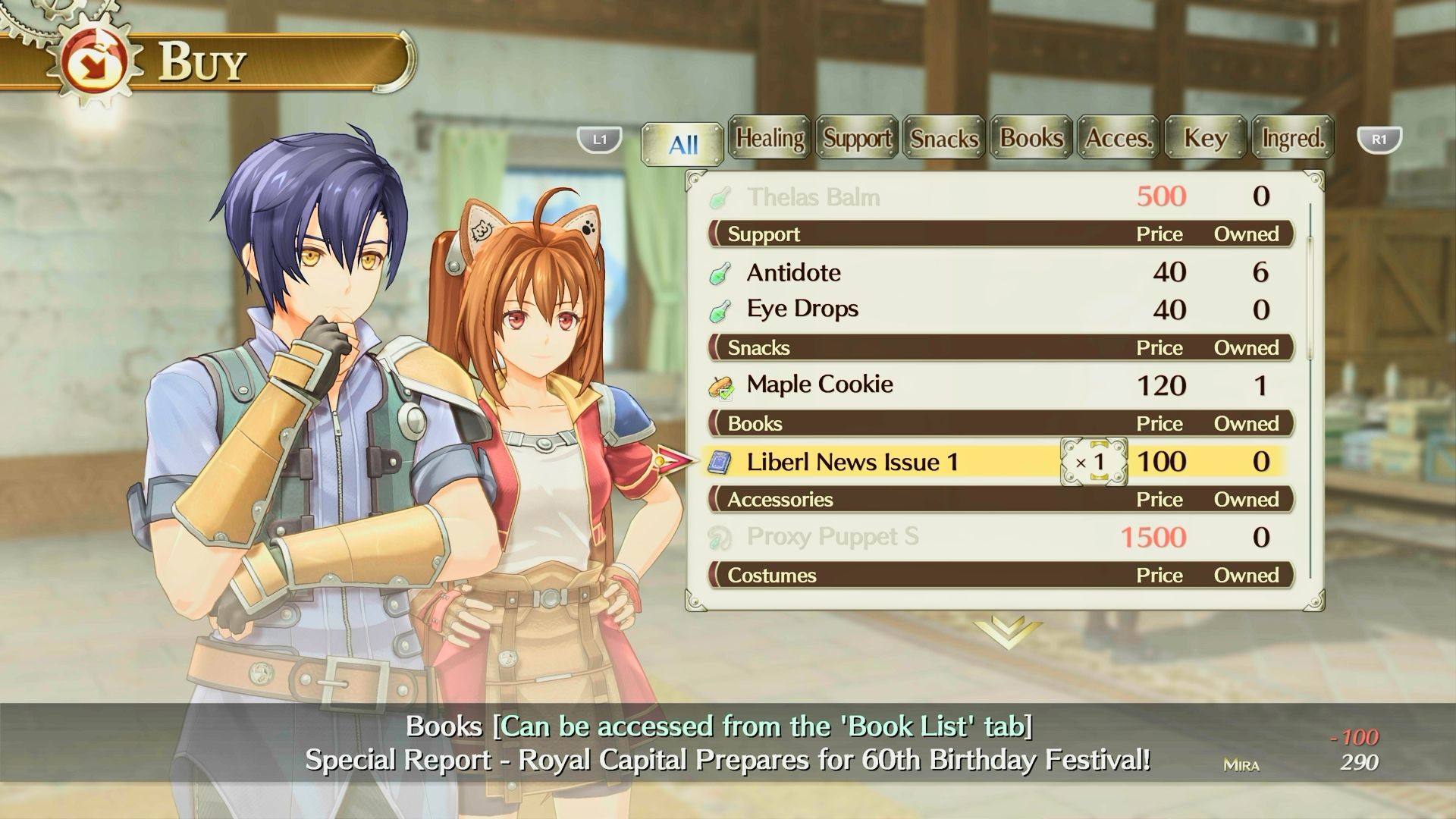Select the Proxy Puppet S accessory
This screenshot has height=819, width=1456.
tap(832, 537)
